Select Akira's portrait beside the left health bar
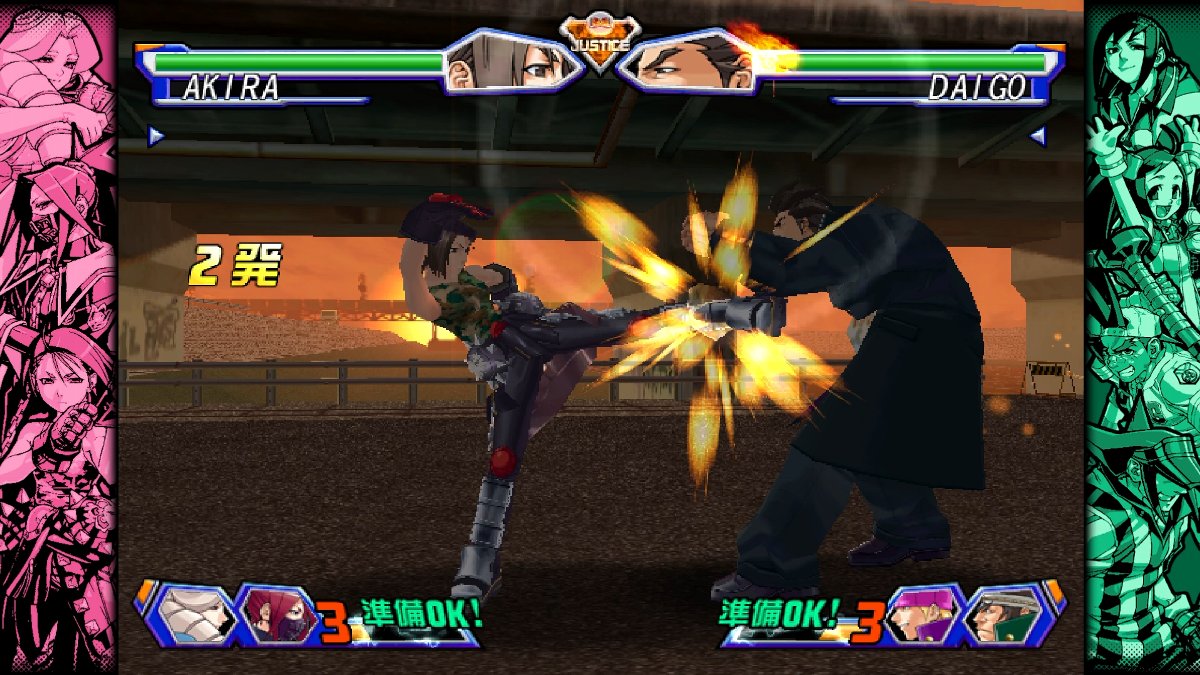 tap(511, 62)
